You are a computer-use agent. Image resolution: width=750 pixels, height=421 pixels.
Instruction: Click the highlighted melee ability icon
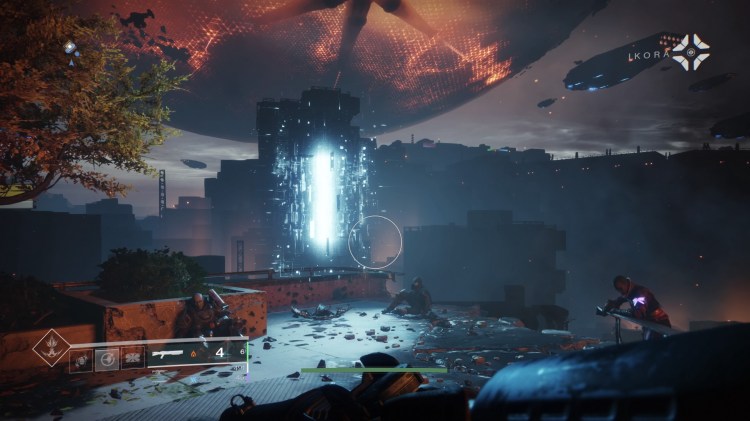click(x=107, y=360)
